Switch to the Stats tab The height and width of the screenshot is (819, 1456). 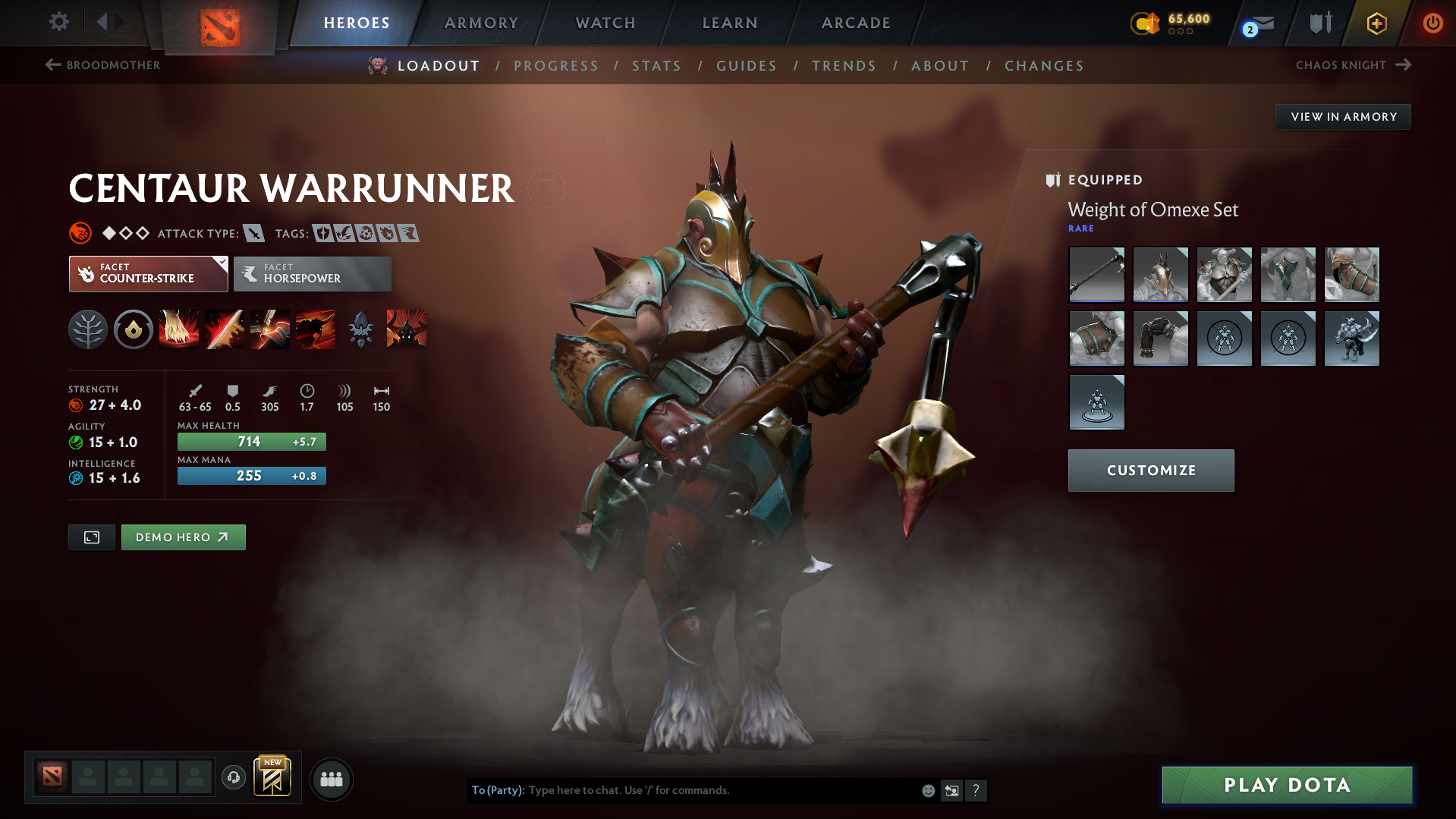tap(656, 65)
